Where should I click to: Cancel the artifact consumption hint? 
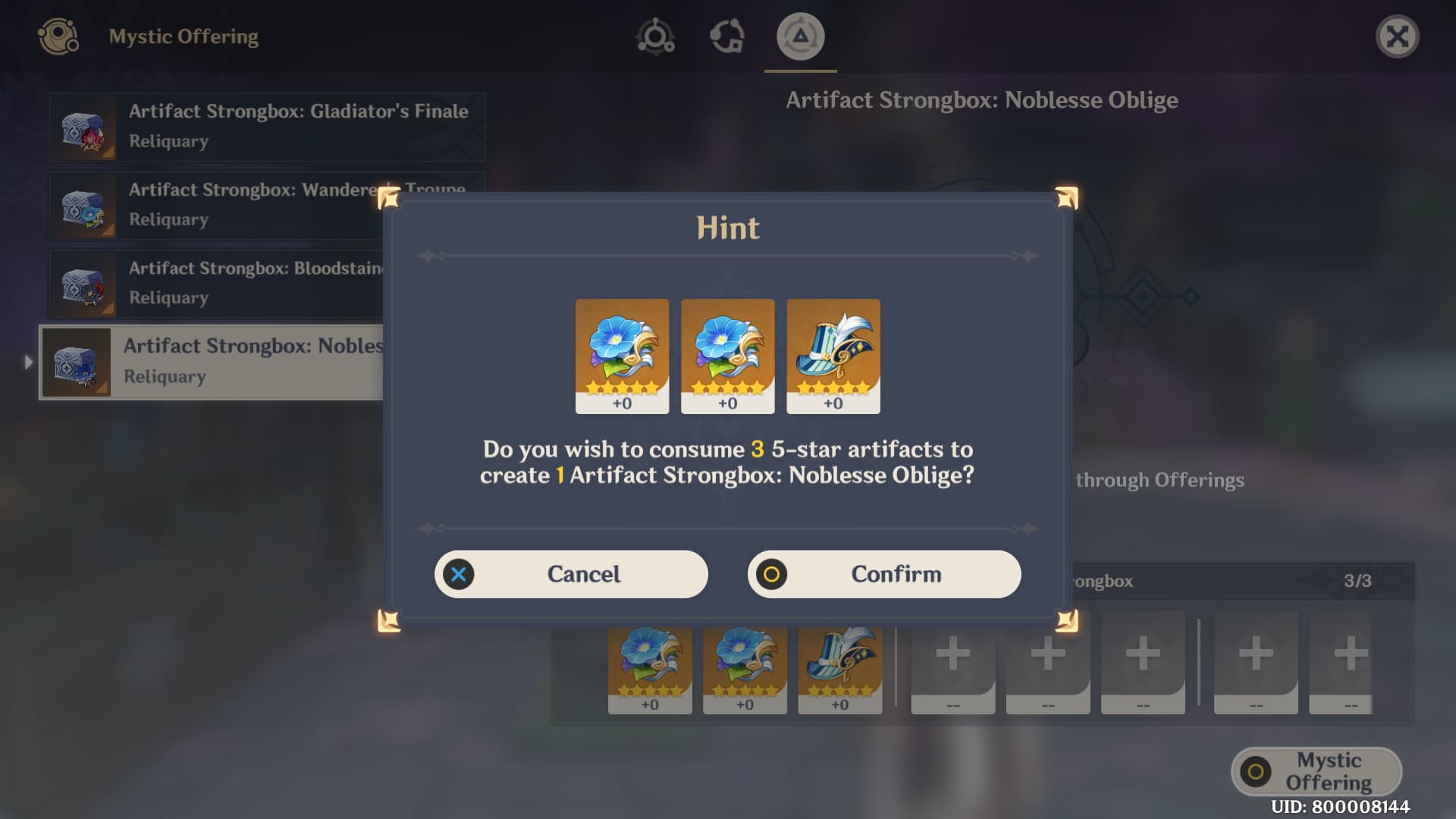tap(570, 574)
